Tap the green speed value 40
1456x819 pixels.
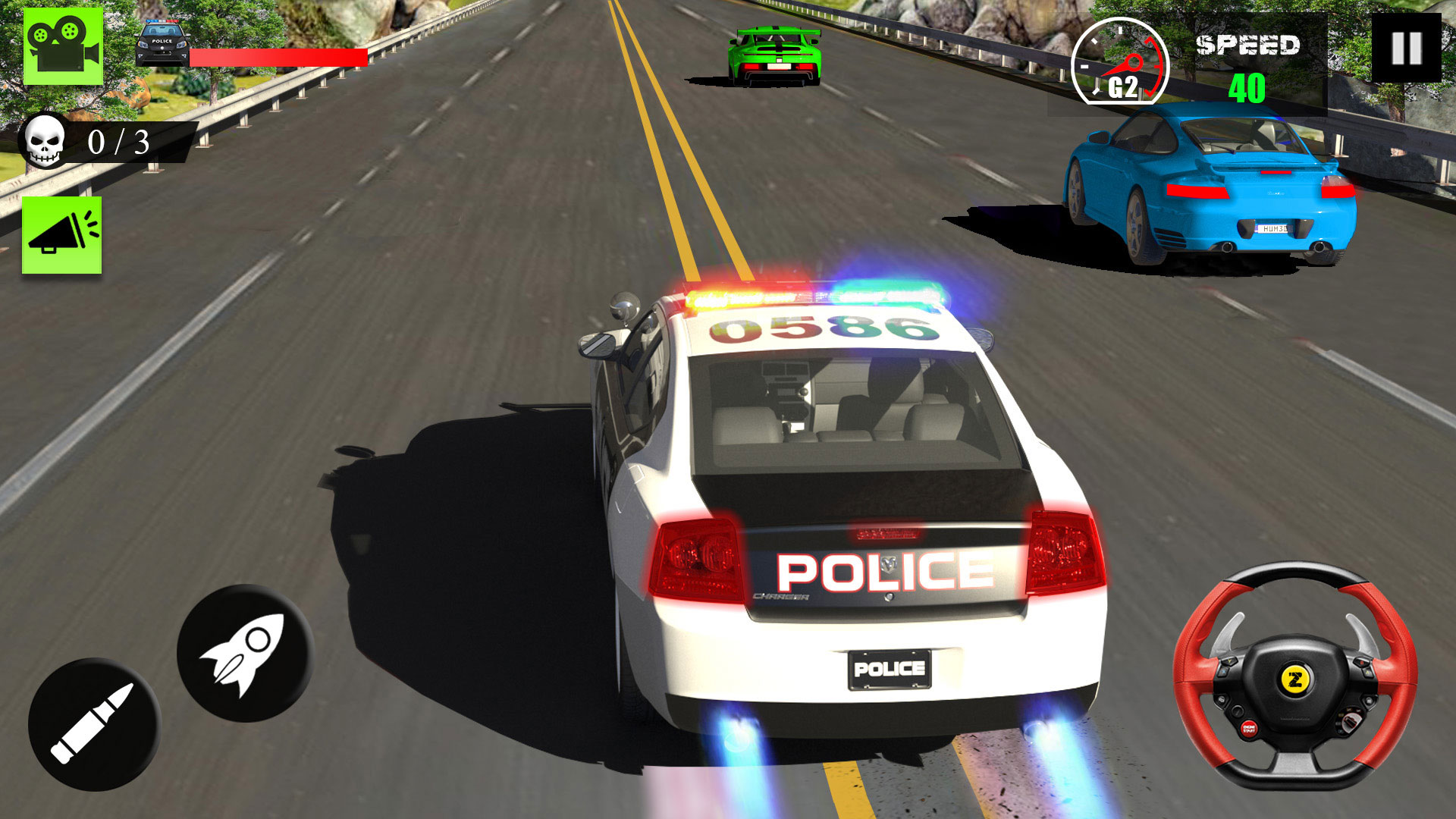(1247, 87)
